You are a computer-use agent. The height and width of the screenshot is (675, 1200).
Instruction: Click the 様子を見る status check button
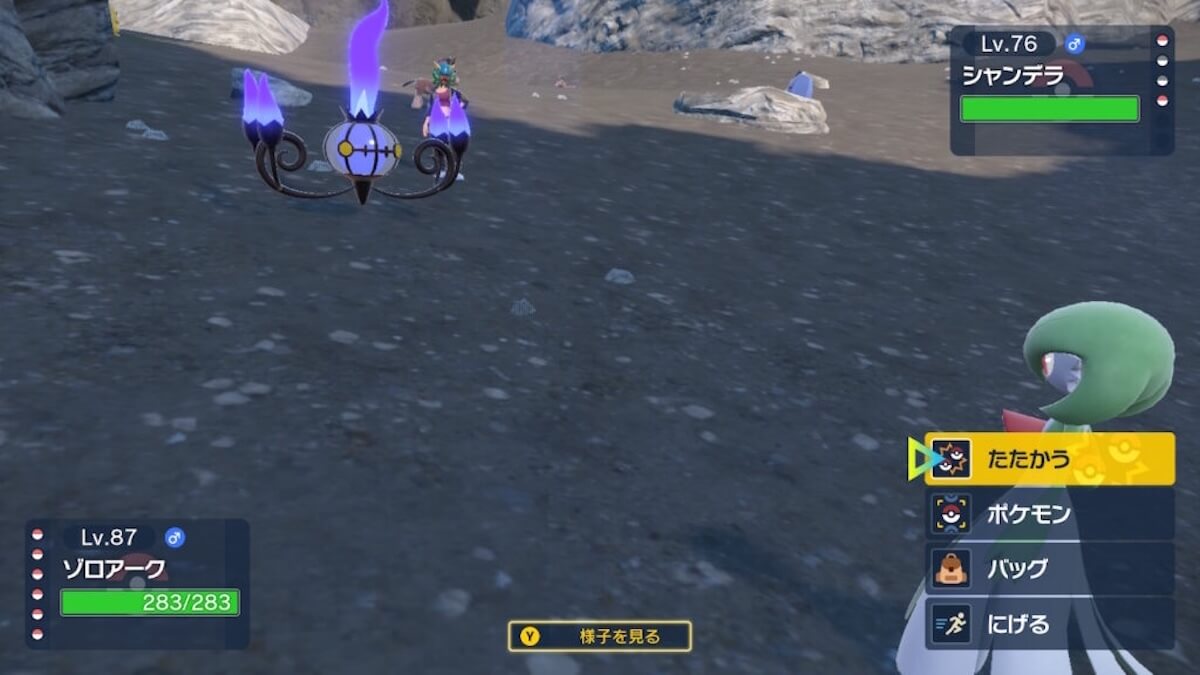[599, 636]
